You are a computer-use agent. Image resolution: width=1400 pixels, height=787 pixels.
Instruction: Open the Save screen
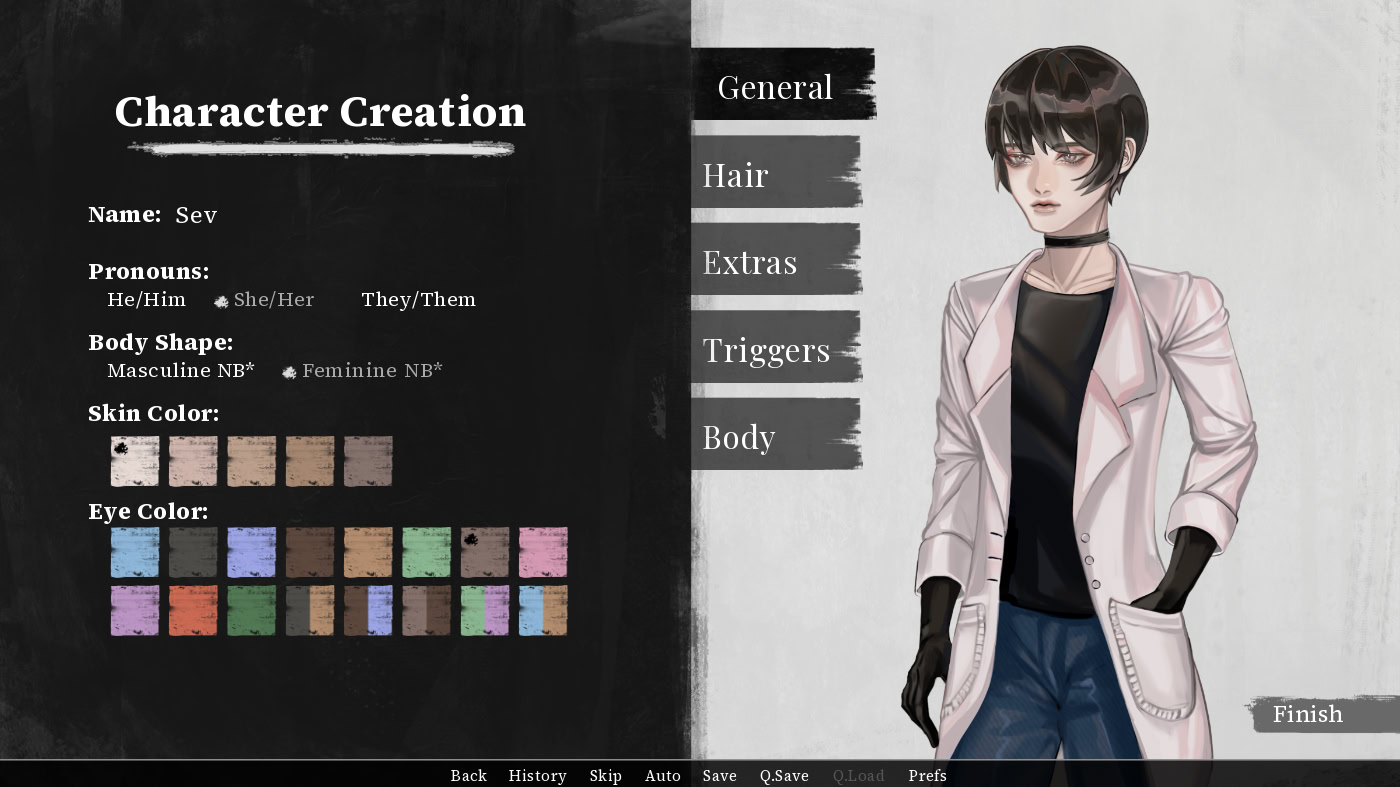click(x=720, y=775)
